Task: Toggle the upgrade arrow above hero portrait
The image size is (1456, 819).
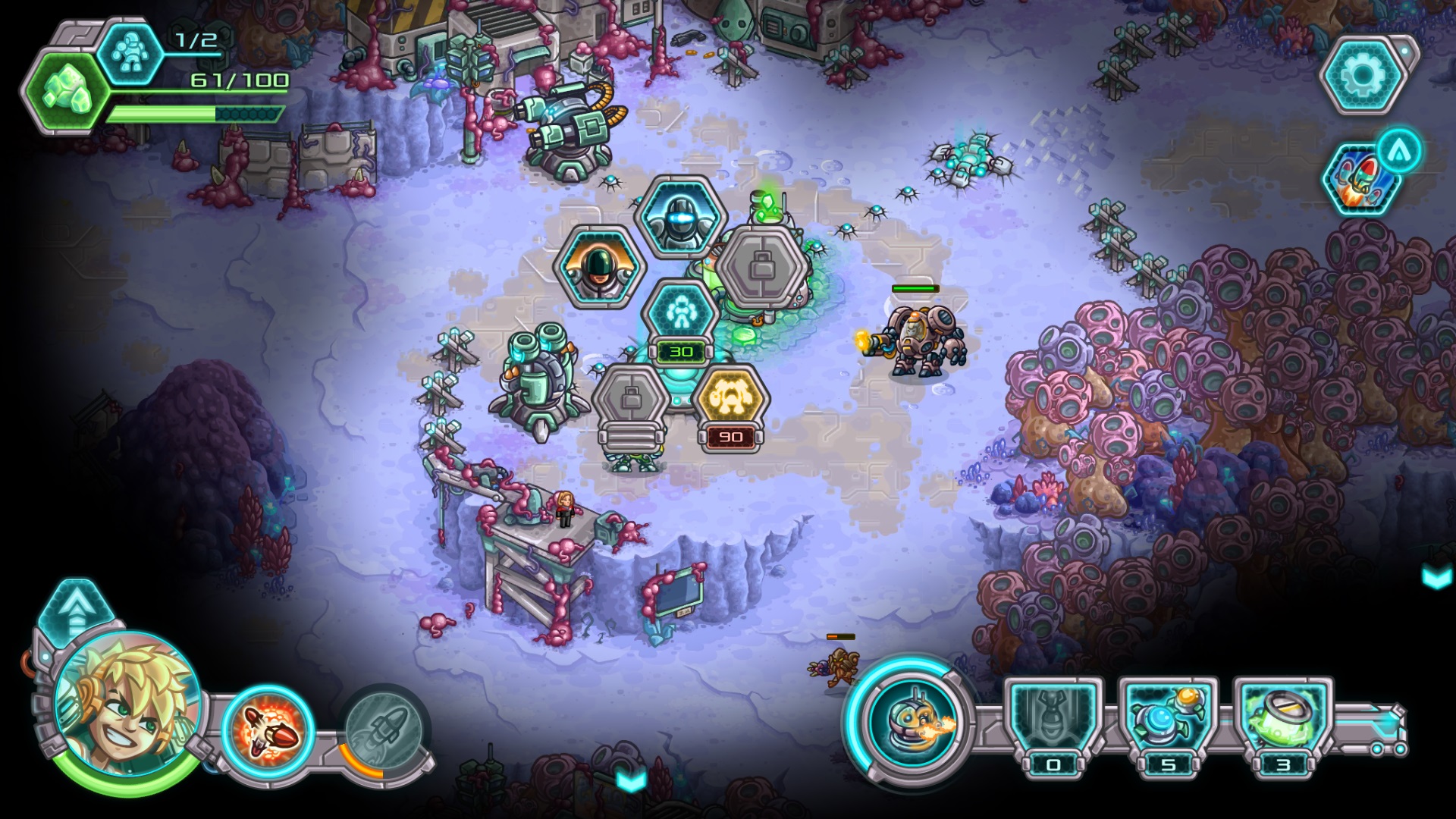Action: [x=77, y=616]
